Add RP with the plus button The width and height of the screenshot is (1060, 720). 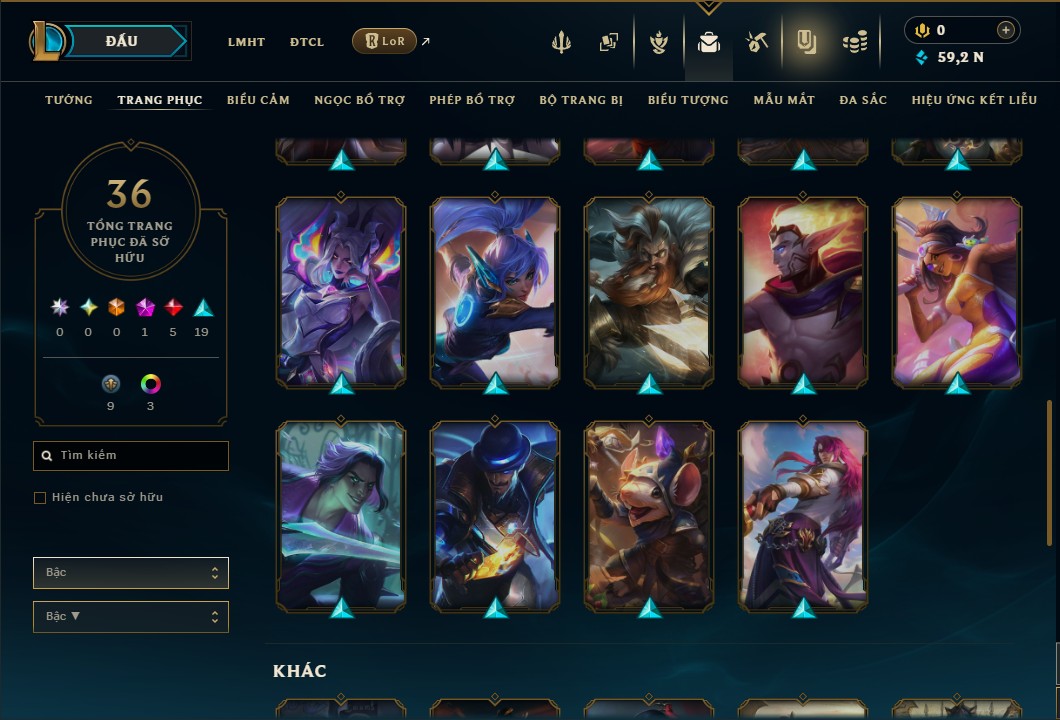click(1006, 31)
